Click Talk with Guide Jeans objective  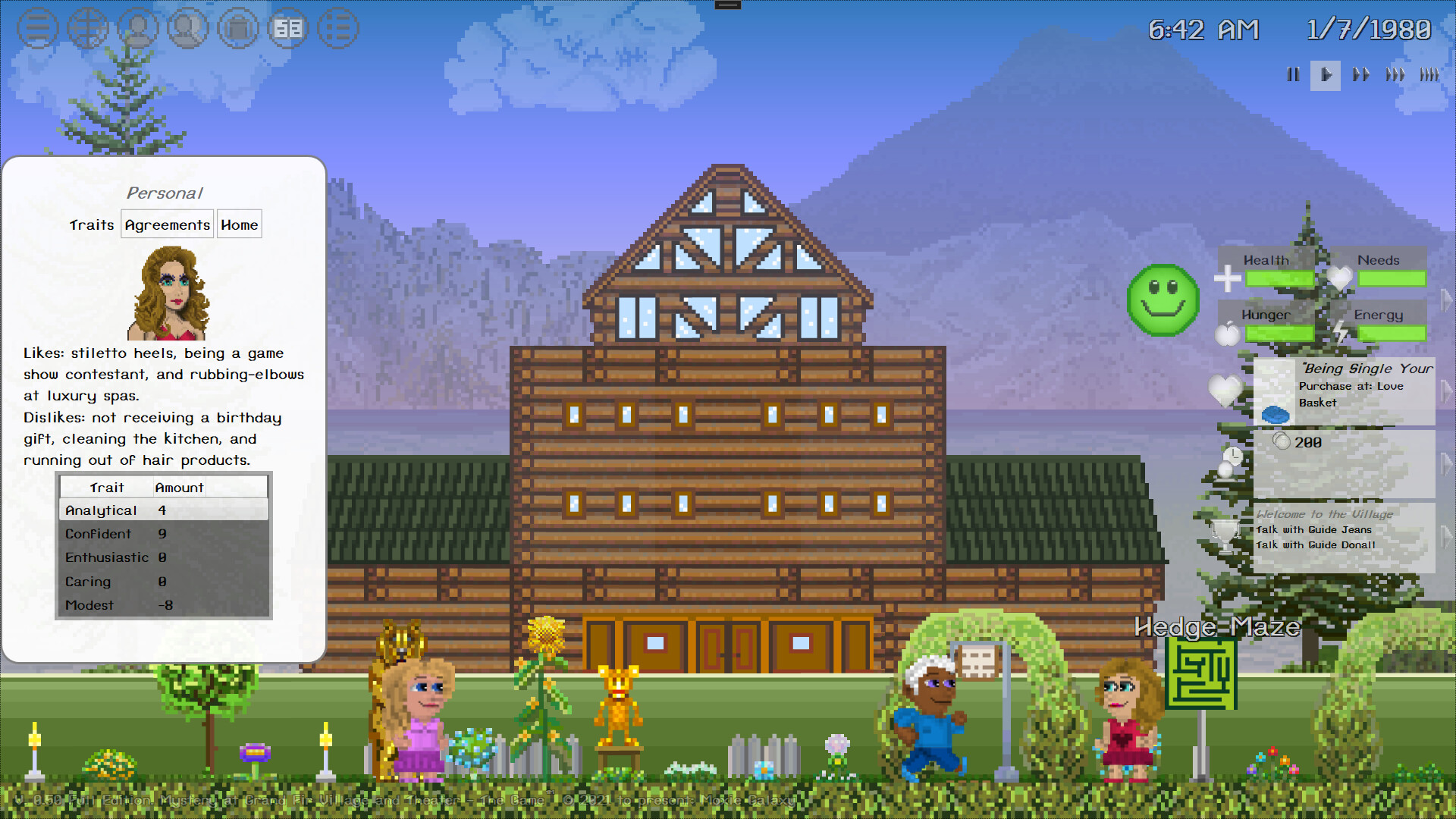point(1314,529)
